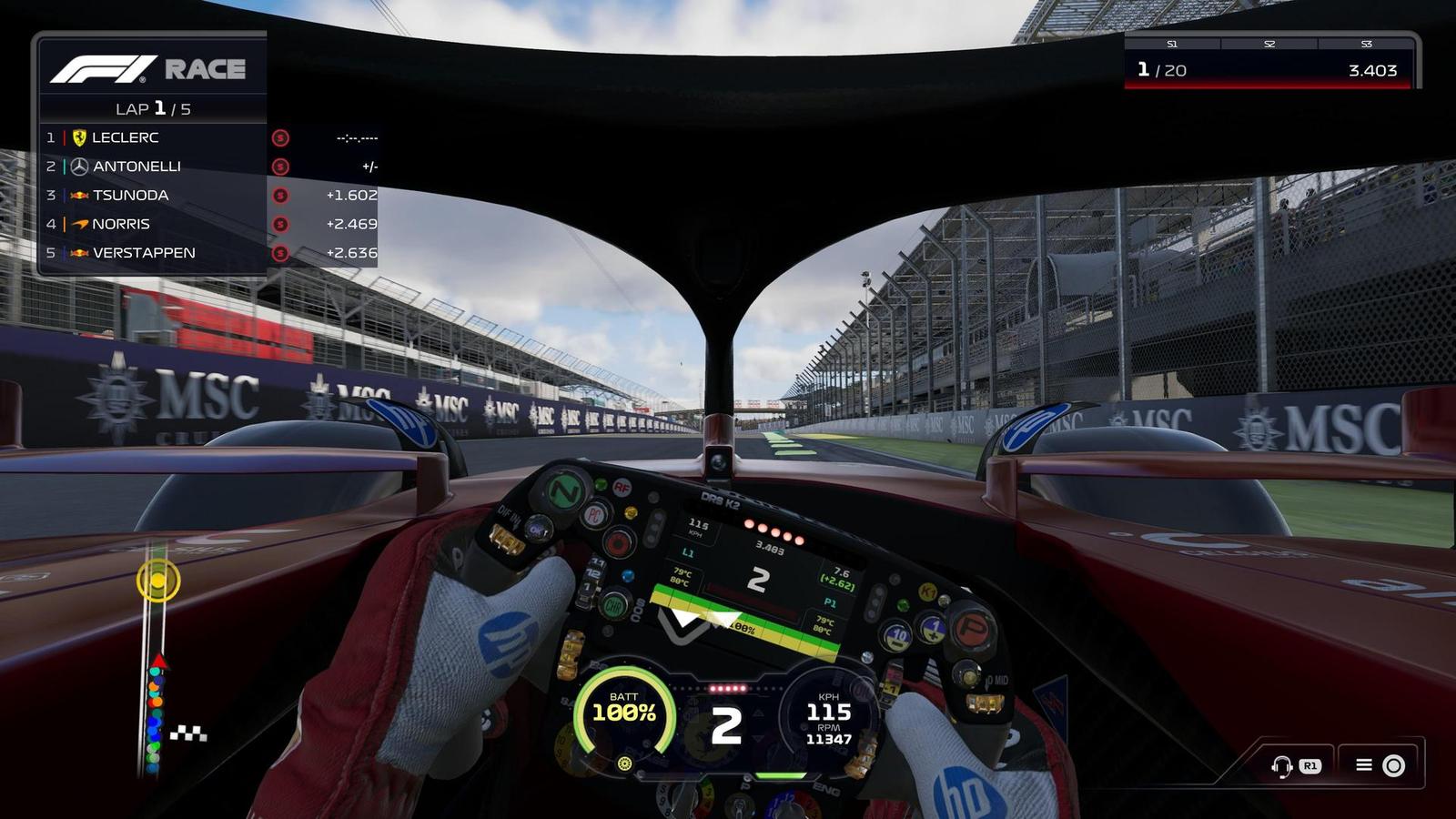
Task: Click the Ferrari badge next to Leclerc's name
Action: (80, 137)
